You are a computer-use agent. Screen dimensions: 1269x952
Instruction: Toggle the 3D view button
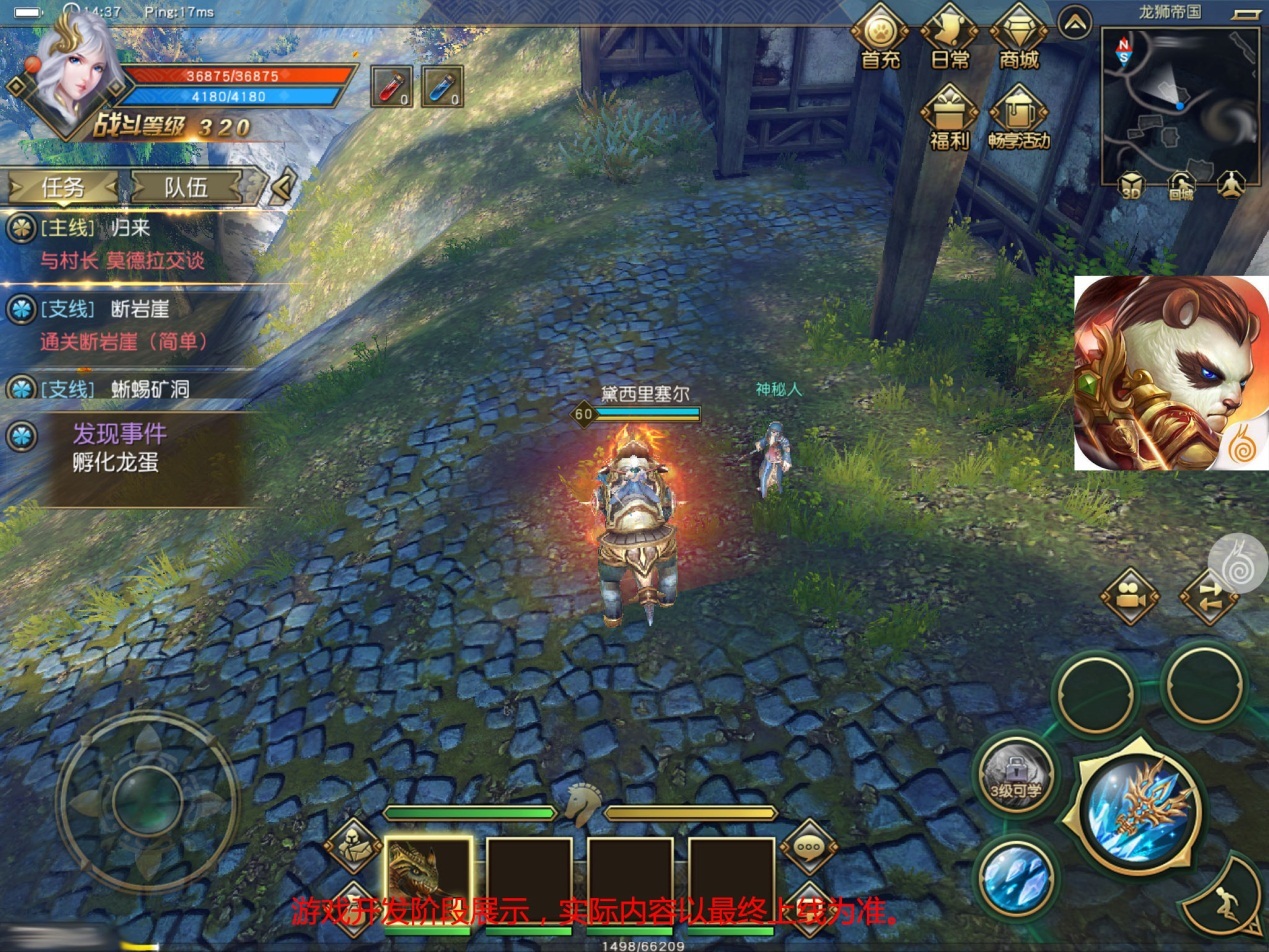coord(1130,186)
